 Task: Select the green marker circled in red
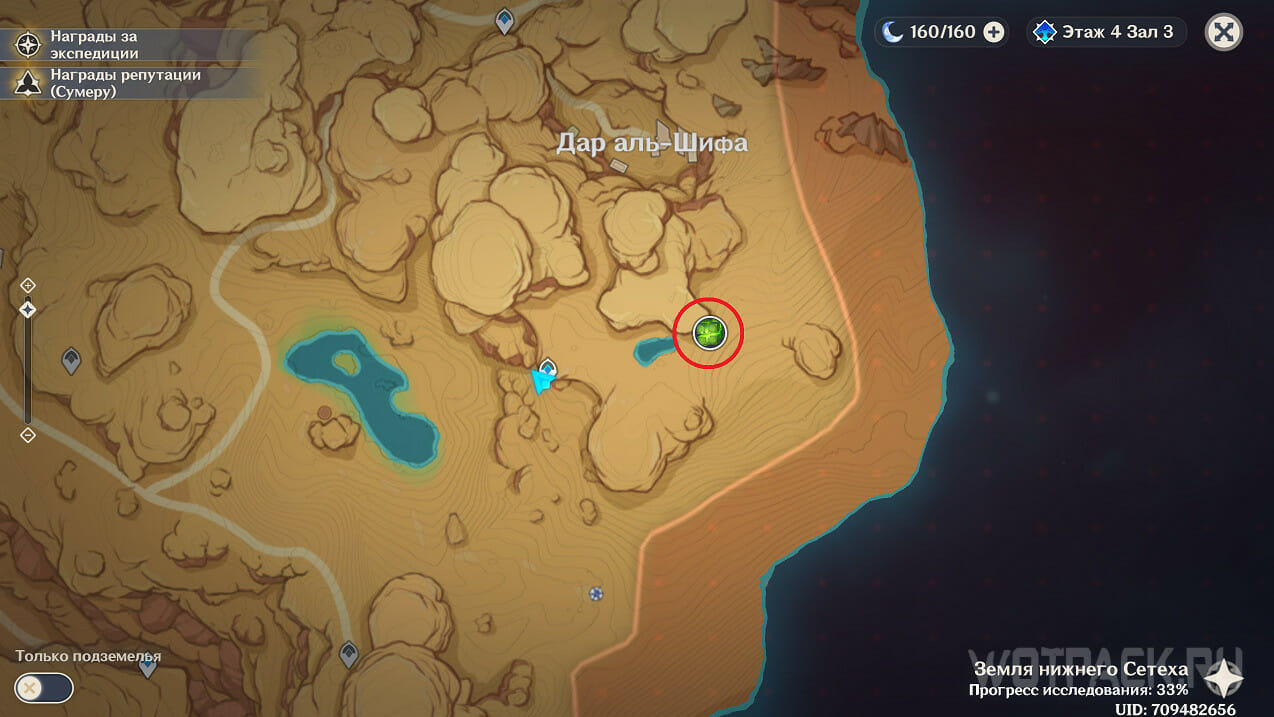(x=709, y=333)
